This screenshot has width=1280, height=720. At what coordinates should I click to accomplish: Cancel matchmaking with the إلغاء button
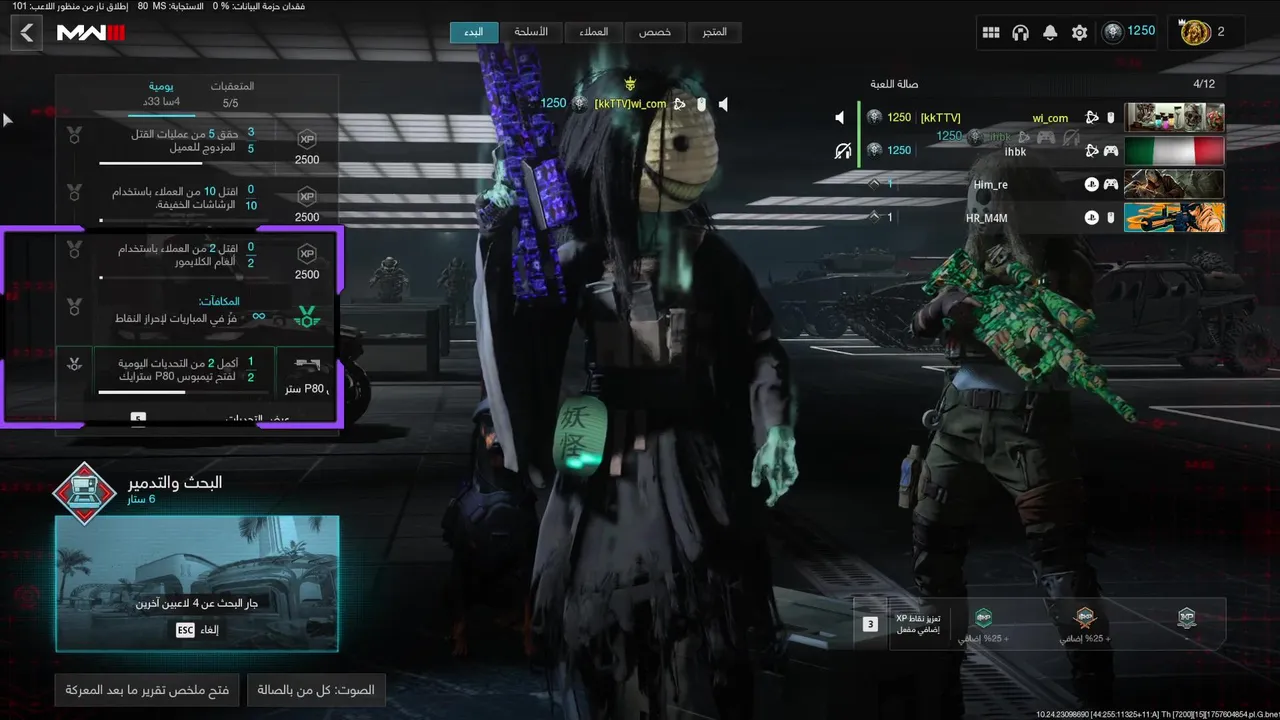[197, 630]
